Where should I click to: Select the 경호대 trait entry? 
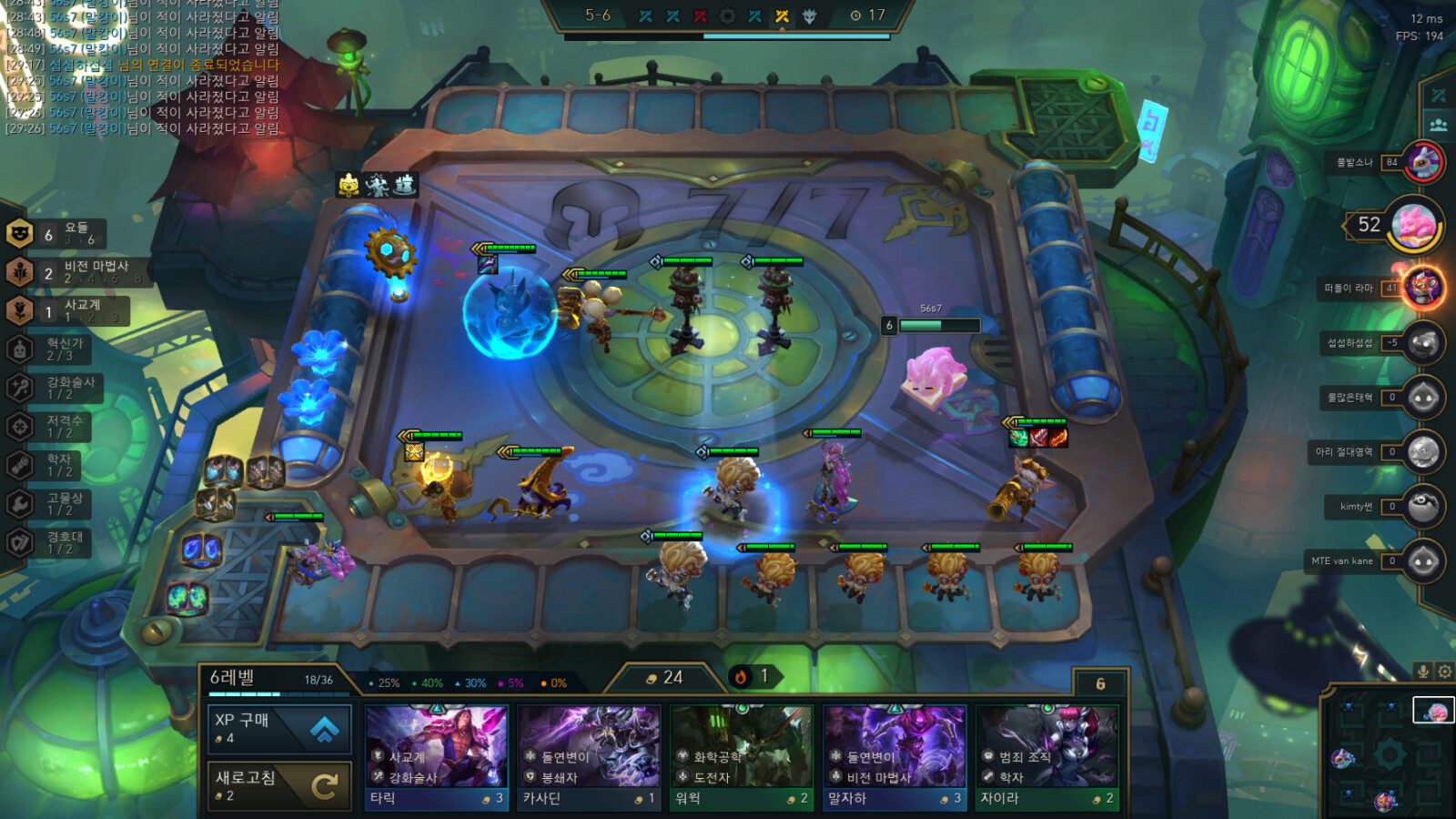point(53,543)
